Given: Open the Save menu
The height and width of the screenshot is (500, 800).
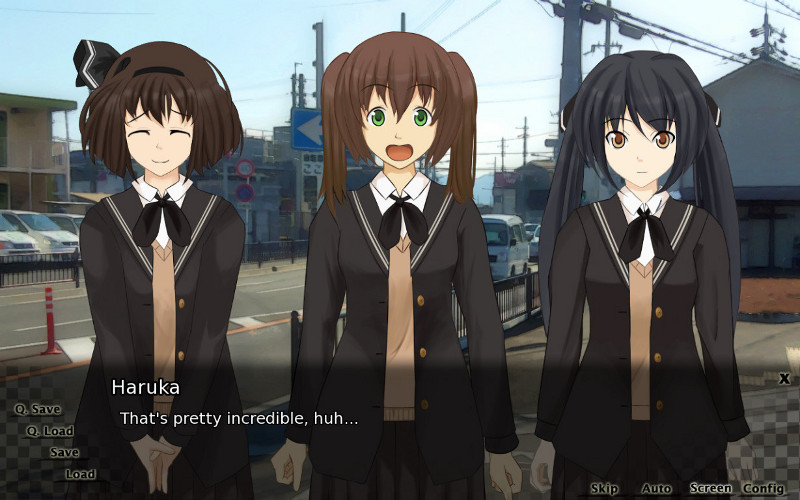Looking at the screenshot, I should tap(64, 452).
